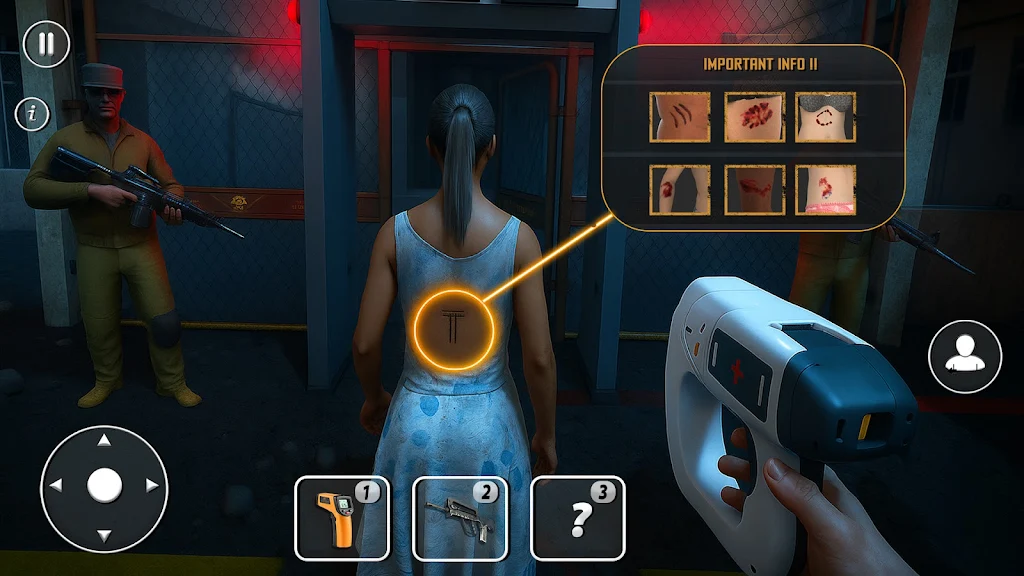Choose the question mark mystery slot 3

coord(577,518)
